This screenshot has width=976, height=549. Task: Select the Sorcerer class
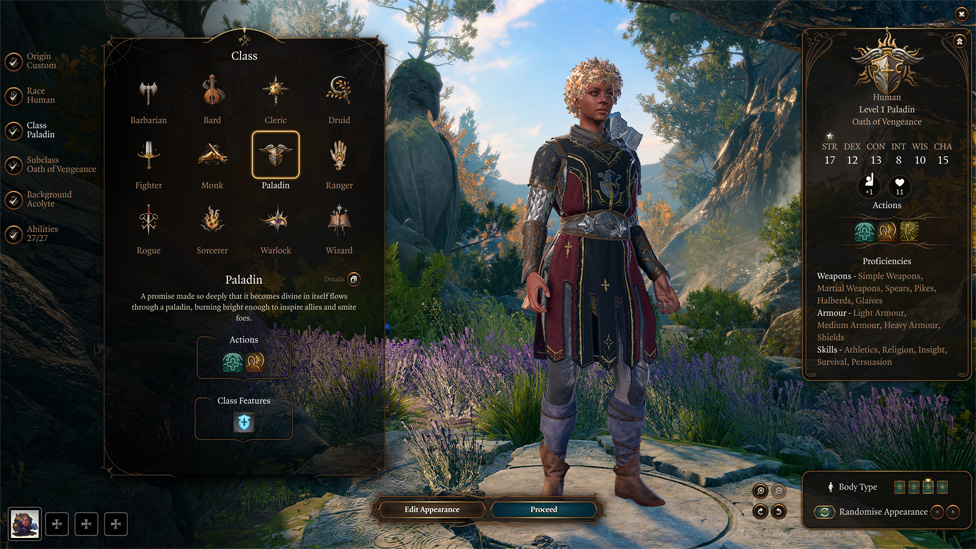(x=212, y=222)
